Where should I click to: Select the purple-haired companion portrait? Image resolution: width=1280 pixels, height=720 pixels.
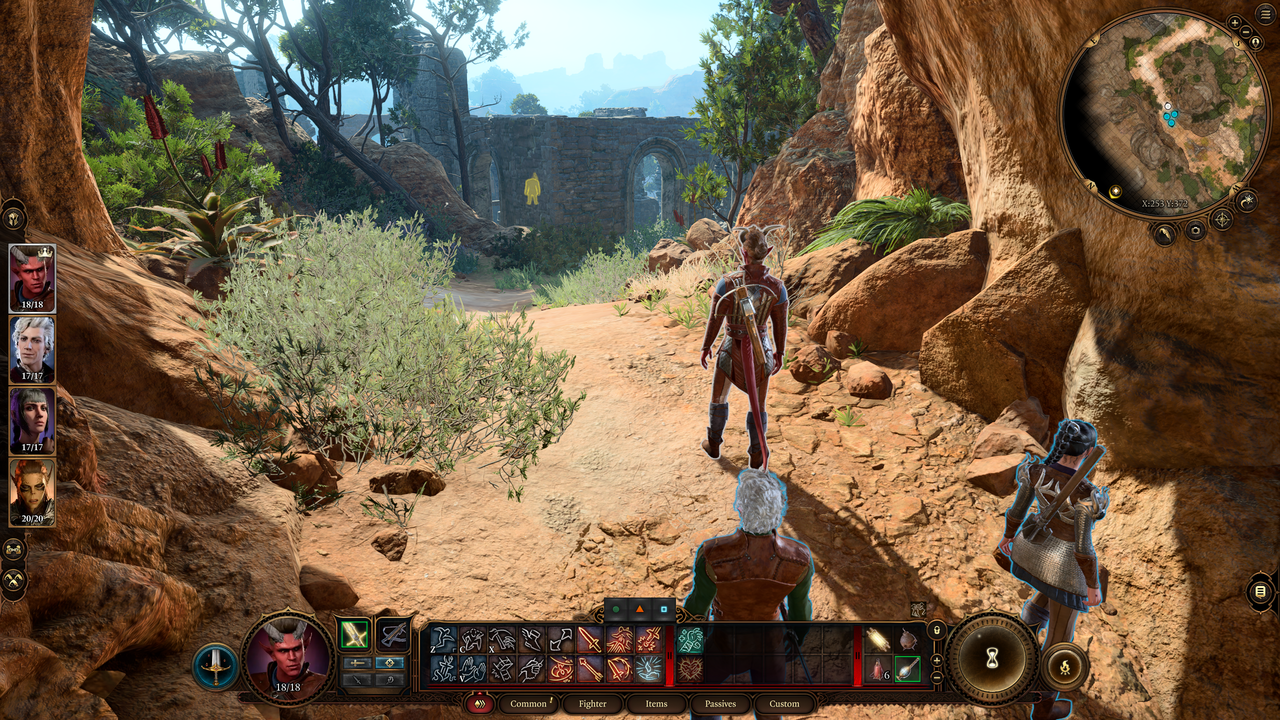[32, 420]
